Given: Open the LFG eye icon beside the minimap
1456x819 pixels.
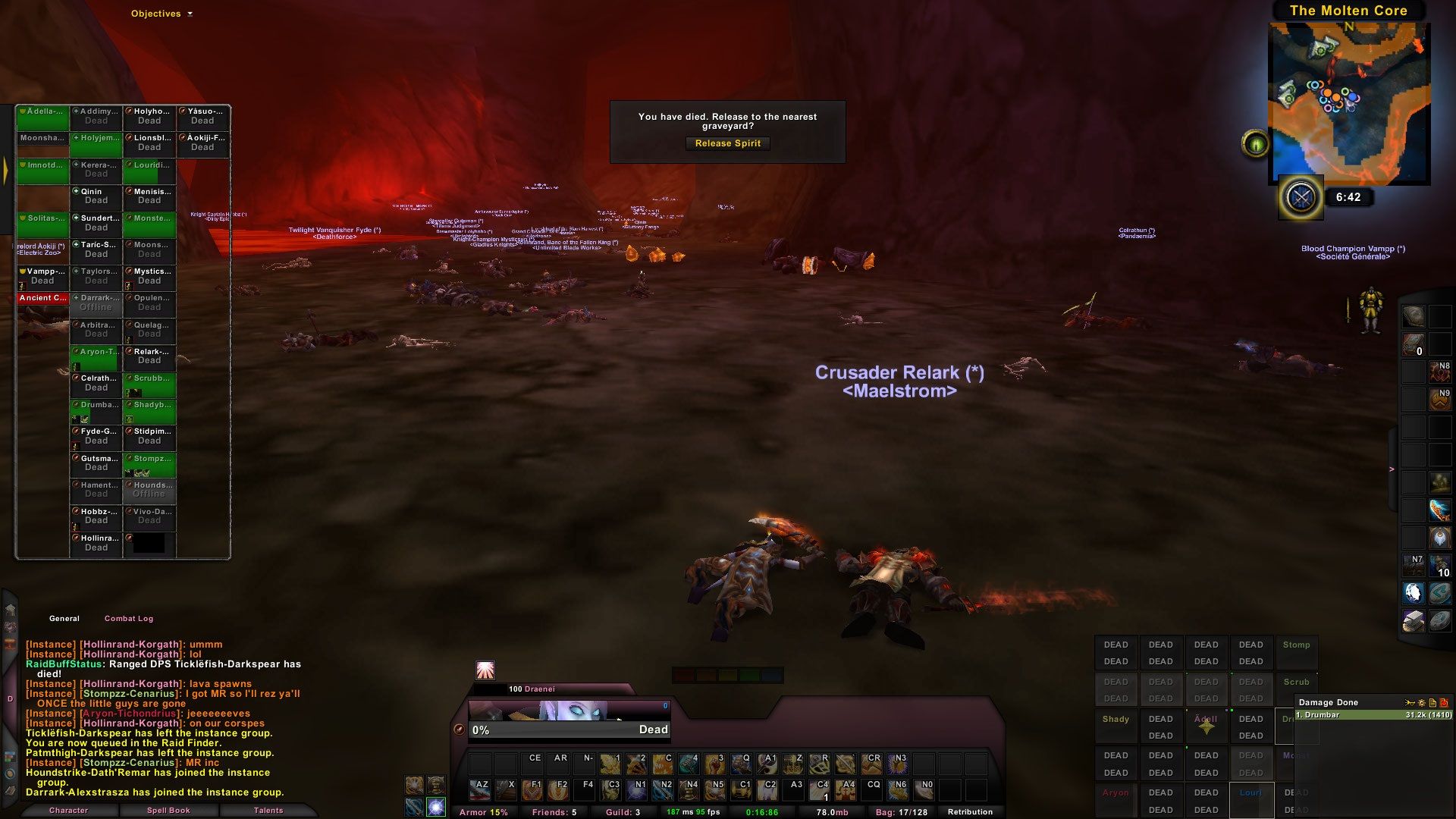Looking at the screenshot, I should [1257, 141].
